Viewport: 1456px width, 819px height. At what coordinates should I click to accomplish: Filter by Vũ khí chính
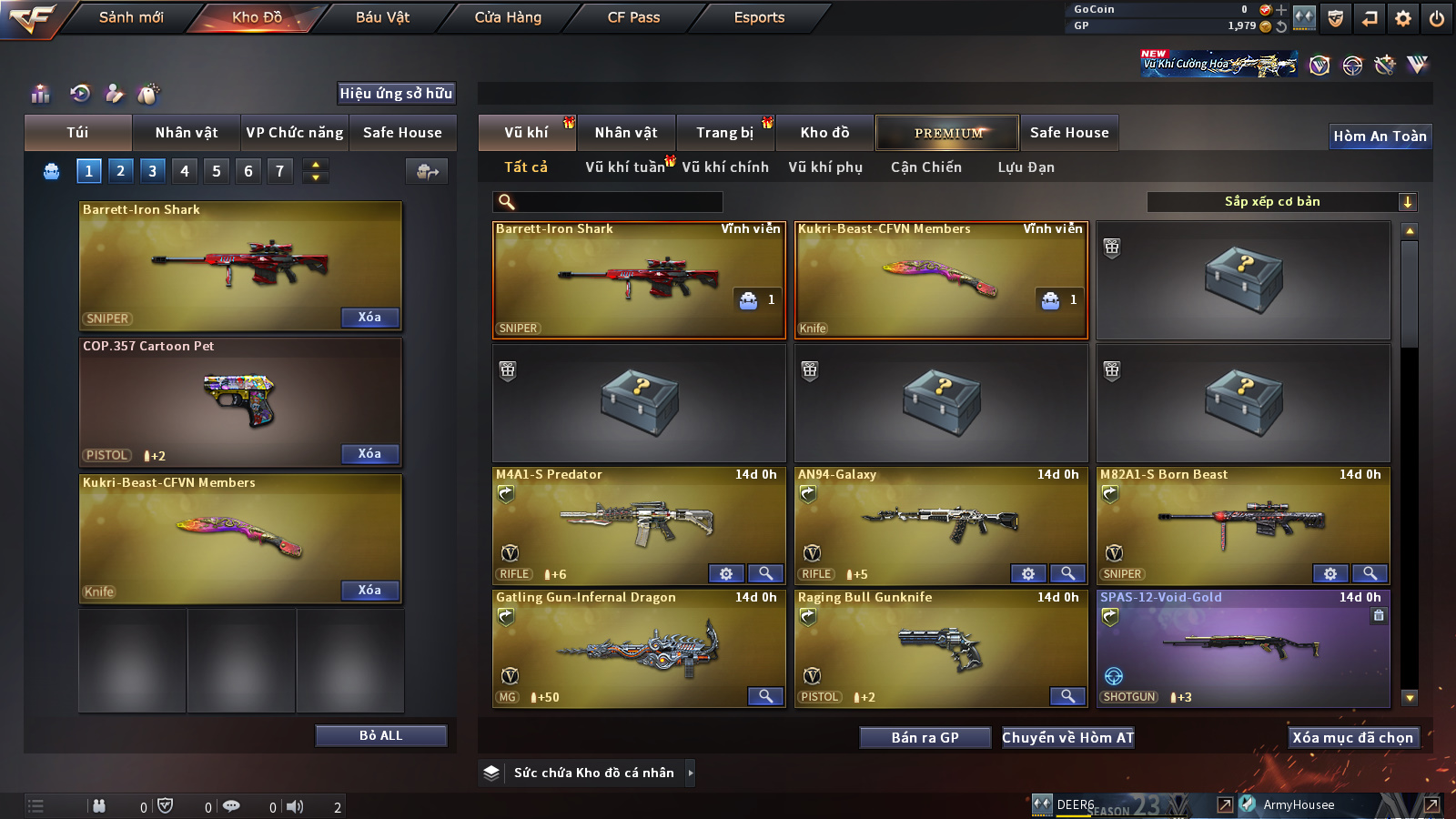coord(724,167)
